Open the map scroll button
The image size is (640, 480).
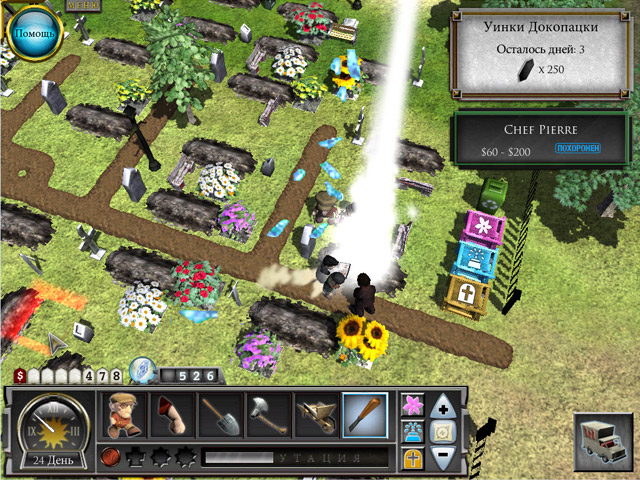point(445,431)
